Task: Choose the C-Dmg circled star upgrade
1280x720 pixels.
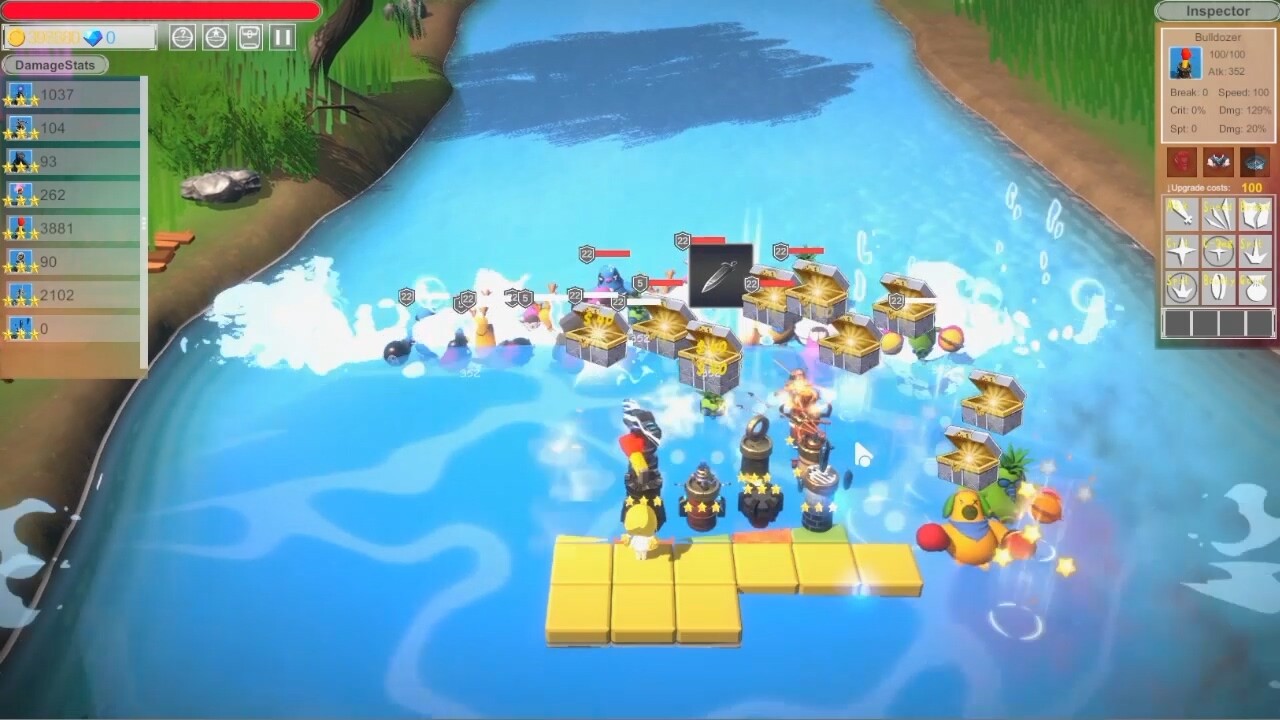Action: [1218, 251]
